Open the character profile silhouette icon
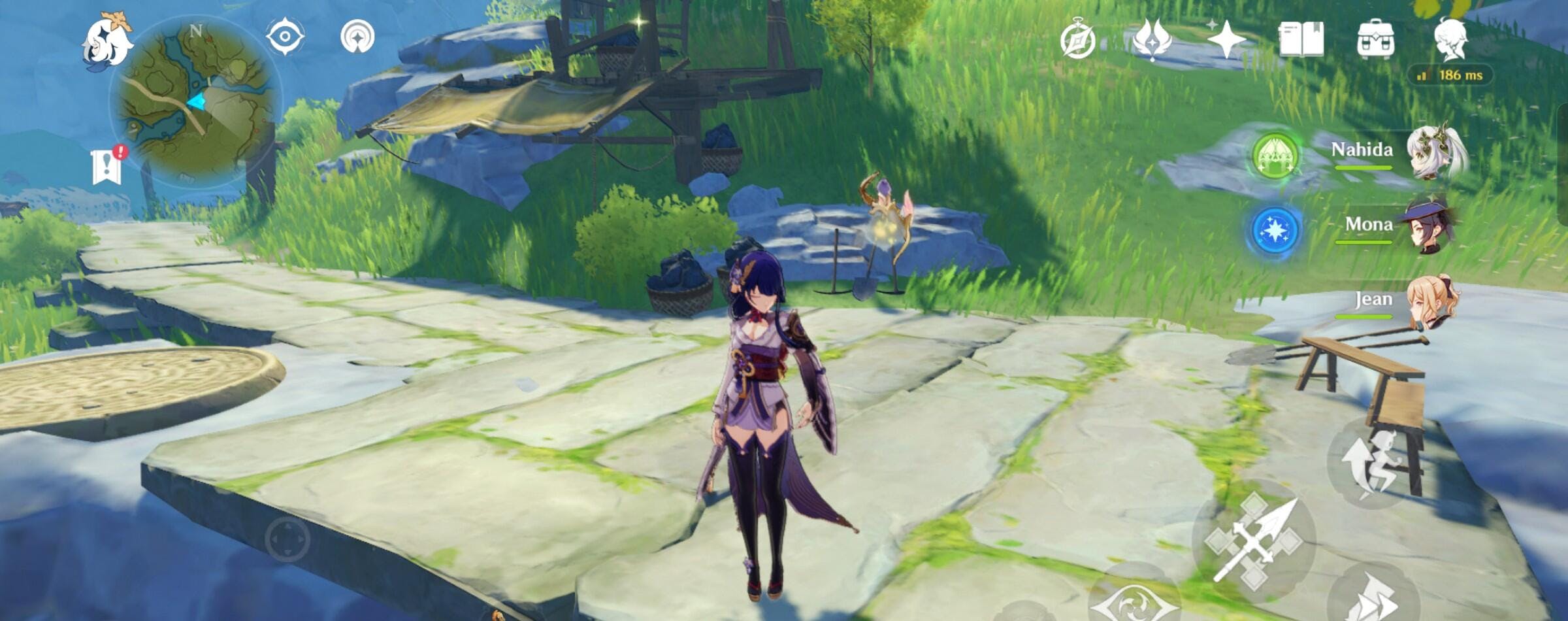 [x=1450, y=38]
